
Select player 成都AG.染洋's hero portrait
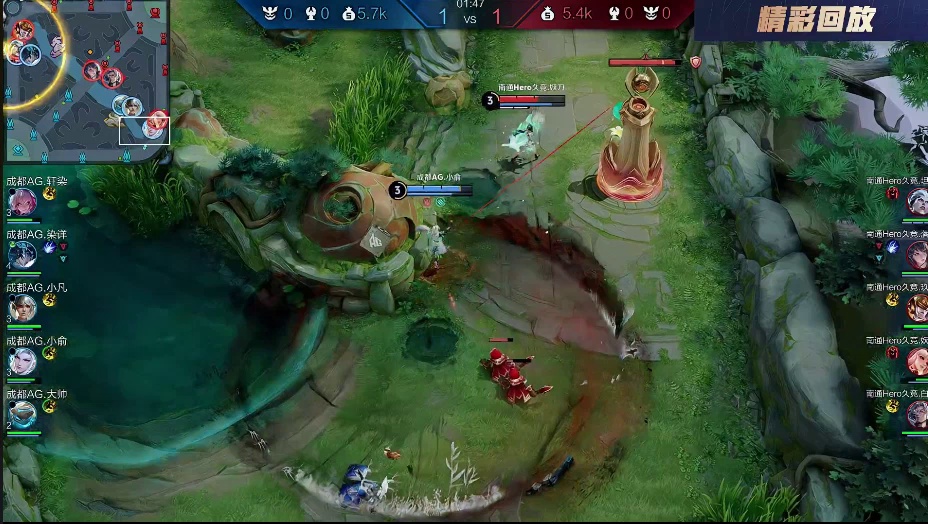click(x=22, y=255)
